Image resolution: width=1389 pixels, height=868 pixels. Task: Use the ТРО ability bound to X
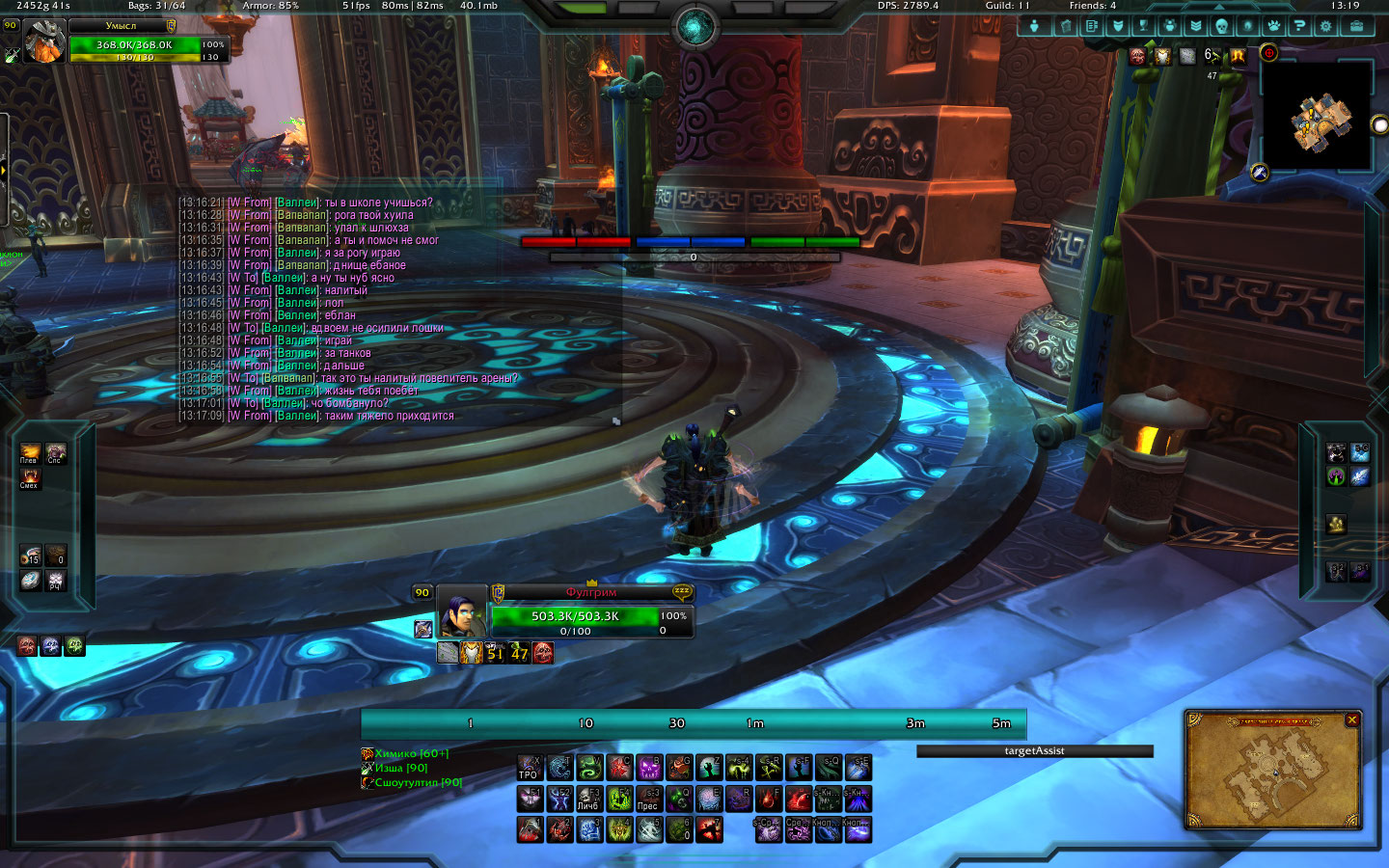point(529,768)
